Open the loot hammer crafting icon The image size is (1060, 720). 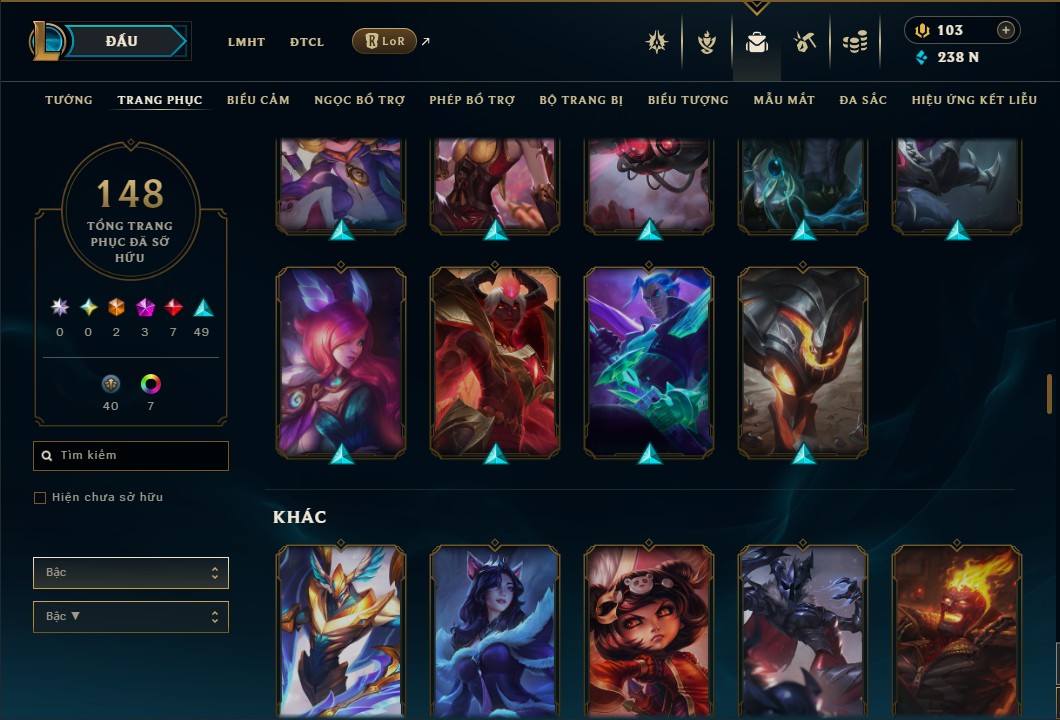(805, 42)
